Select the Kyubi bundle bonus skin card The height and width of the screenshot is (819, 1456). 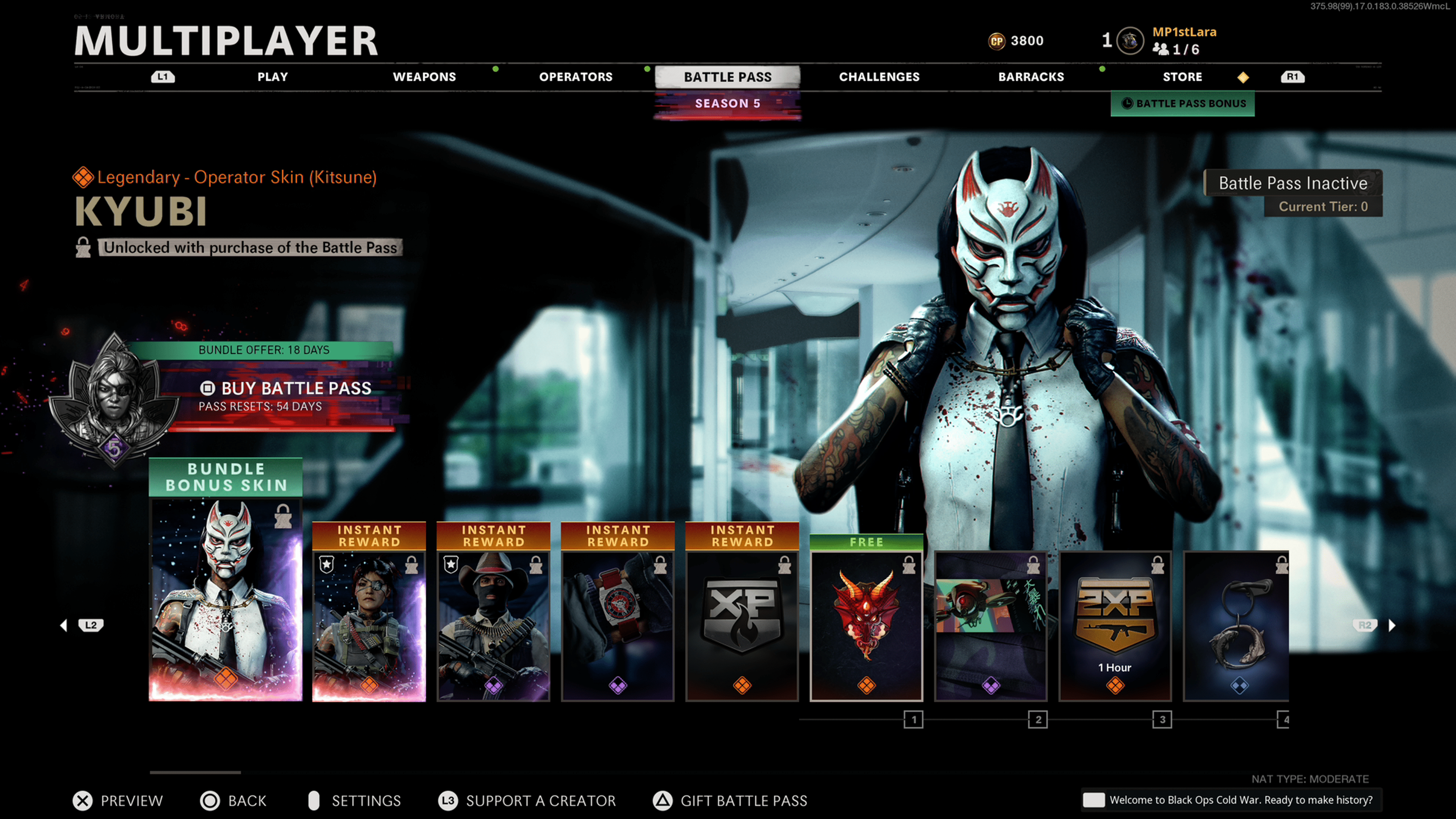226,599
